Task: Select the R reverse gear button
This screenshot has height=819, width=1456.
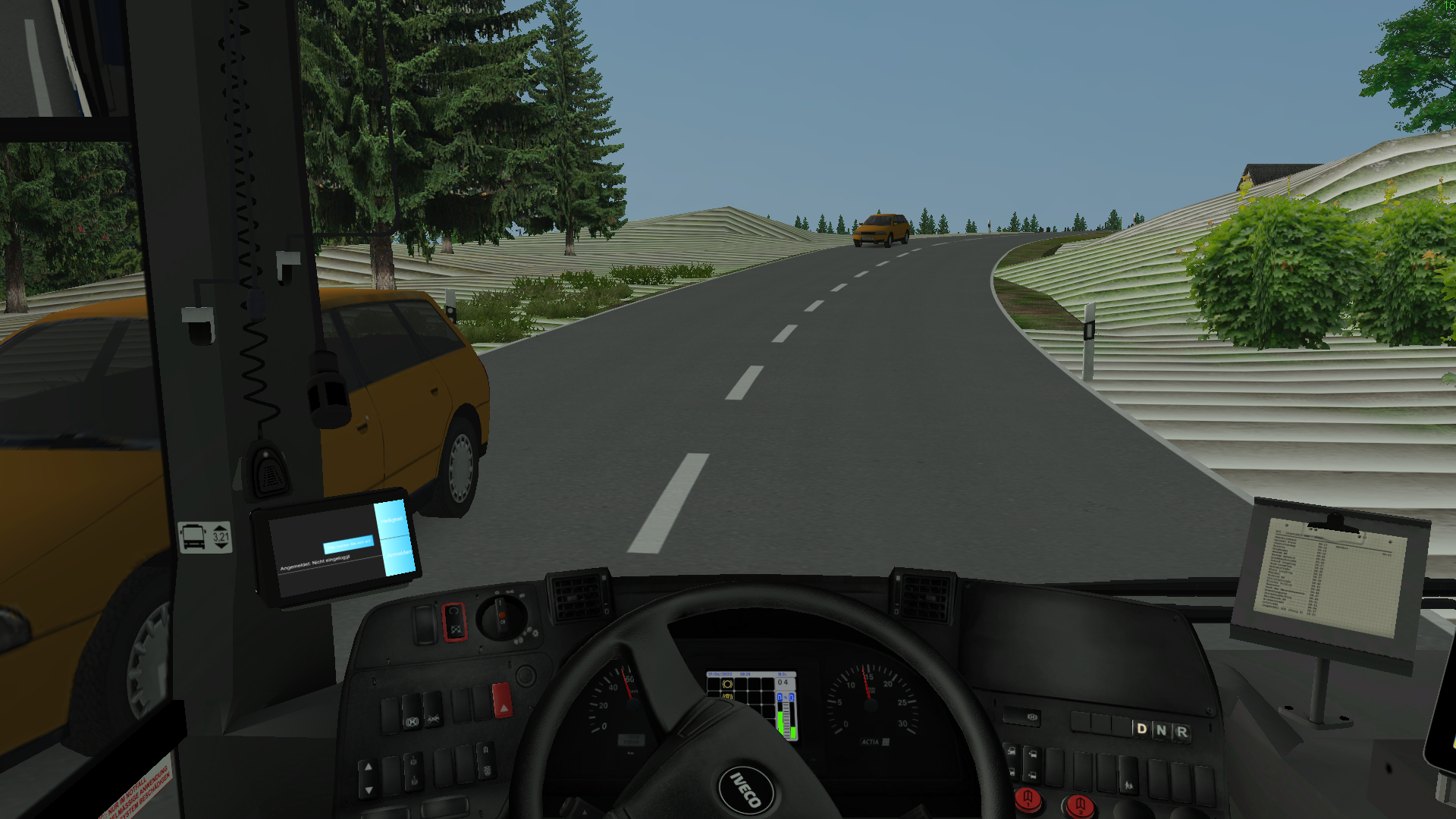Action: pos(1181,732)
